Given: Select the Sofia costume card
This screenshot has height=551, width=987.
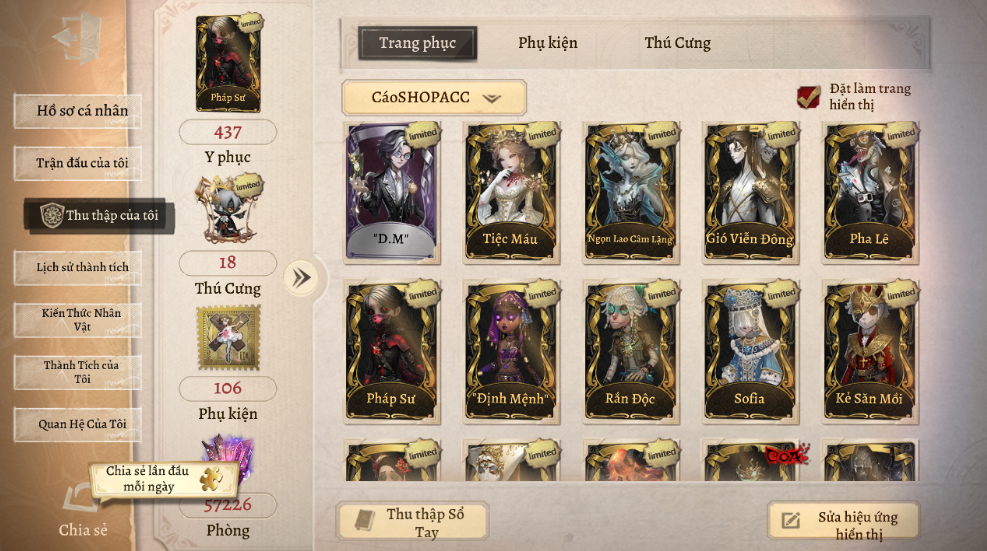Looking at the screenshot, I should 750,350.
